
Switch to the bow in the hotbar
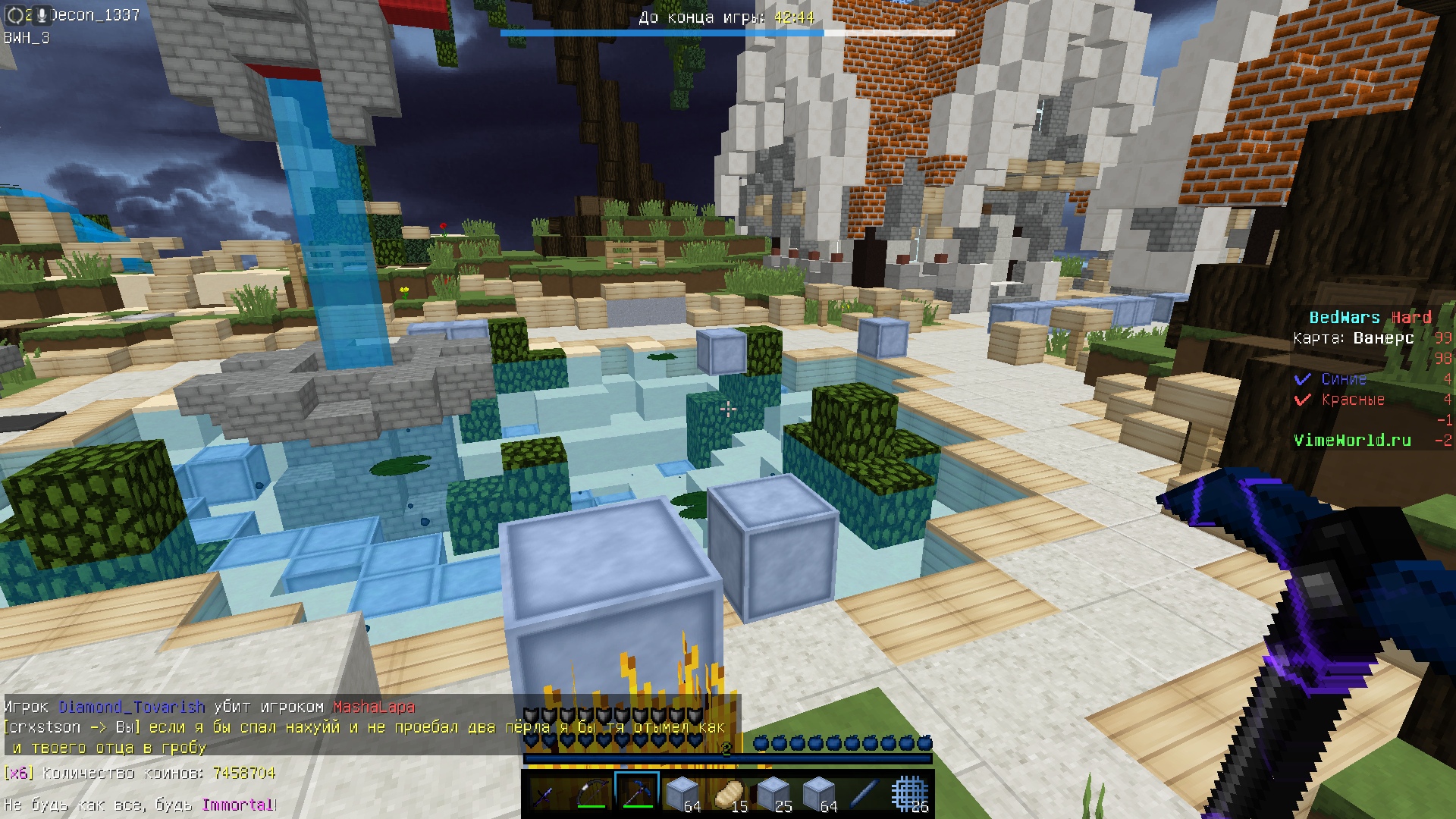coord(591,794)
